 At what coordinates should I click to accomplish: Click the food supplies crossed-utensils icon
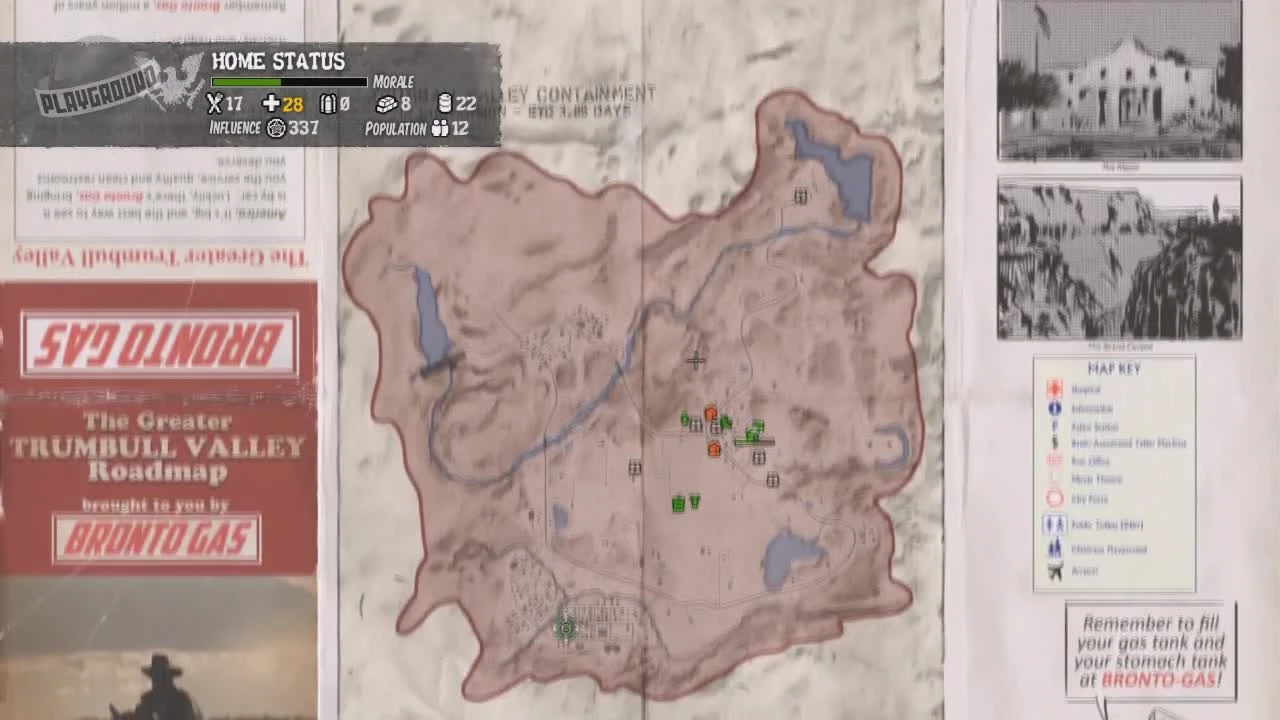pos(214,103)
